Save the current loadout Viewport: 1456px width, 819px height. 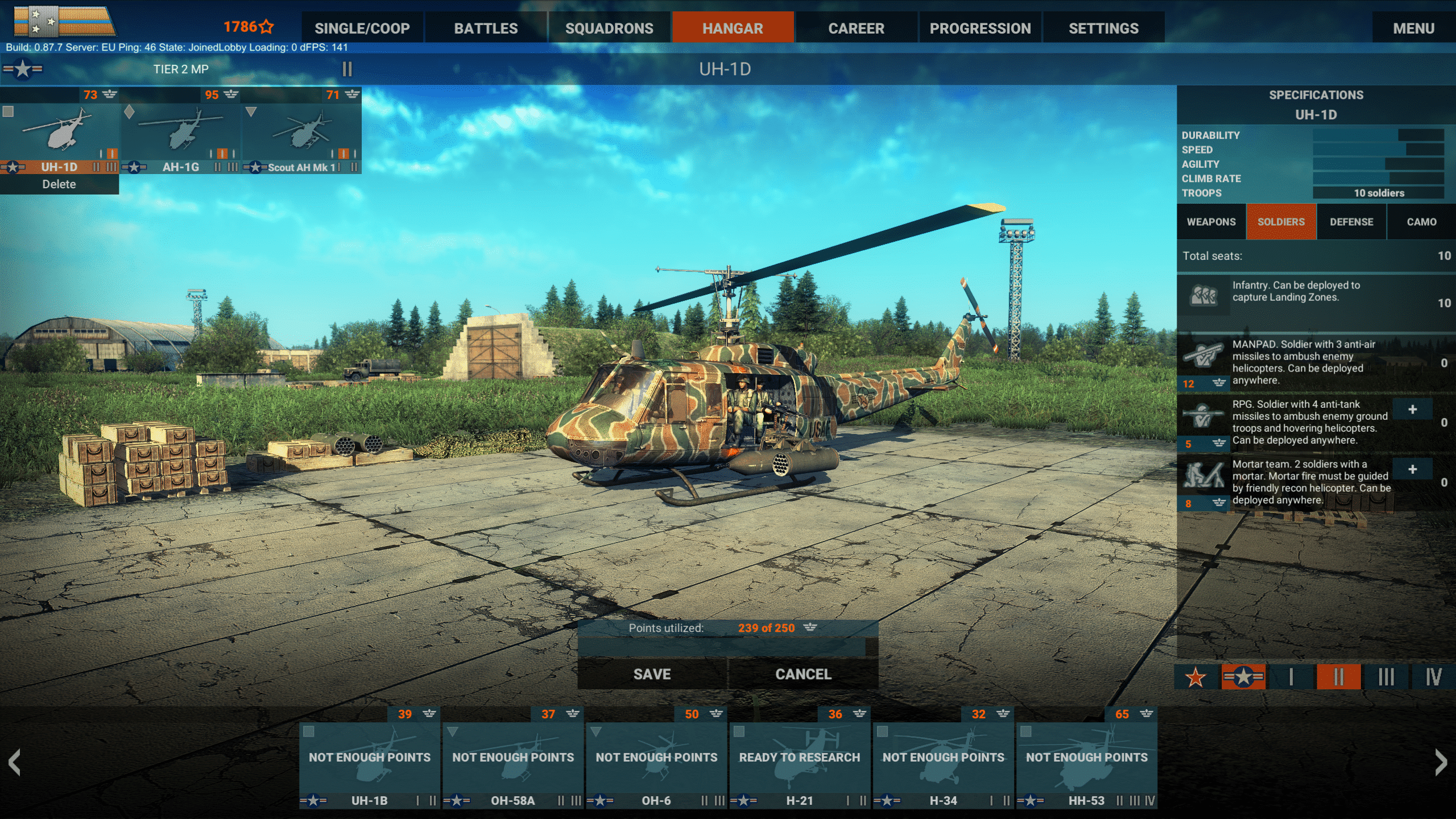point(652,674)
